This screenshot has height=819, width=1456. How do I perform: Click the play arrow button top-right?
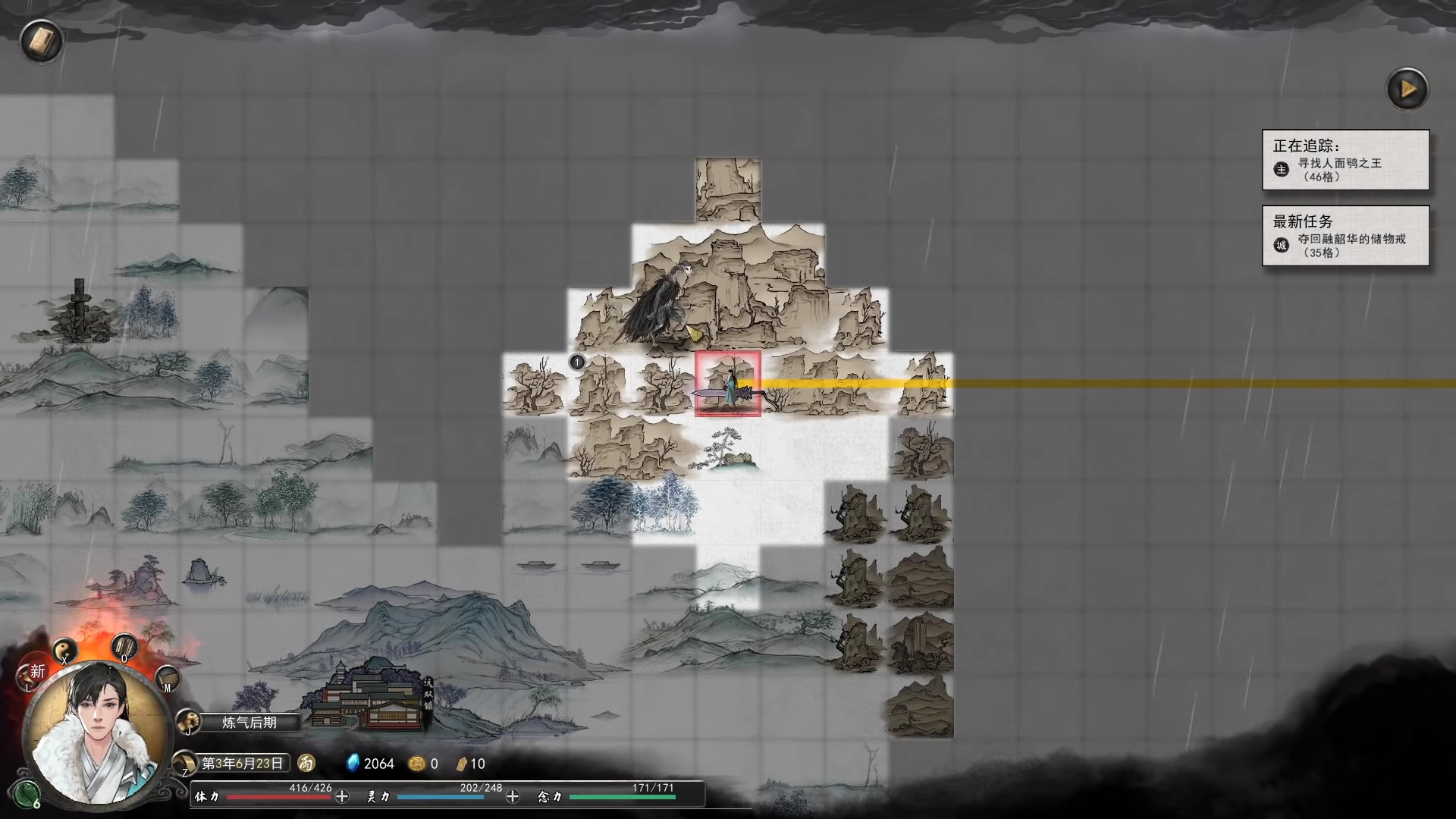pos(1407,88)
